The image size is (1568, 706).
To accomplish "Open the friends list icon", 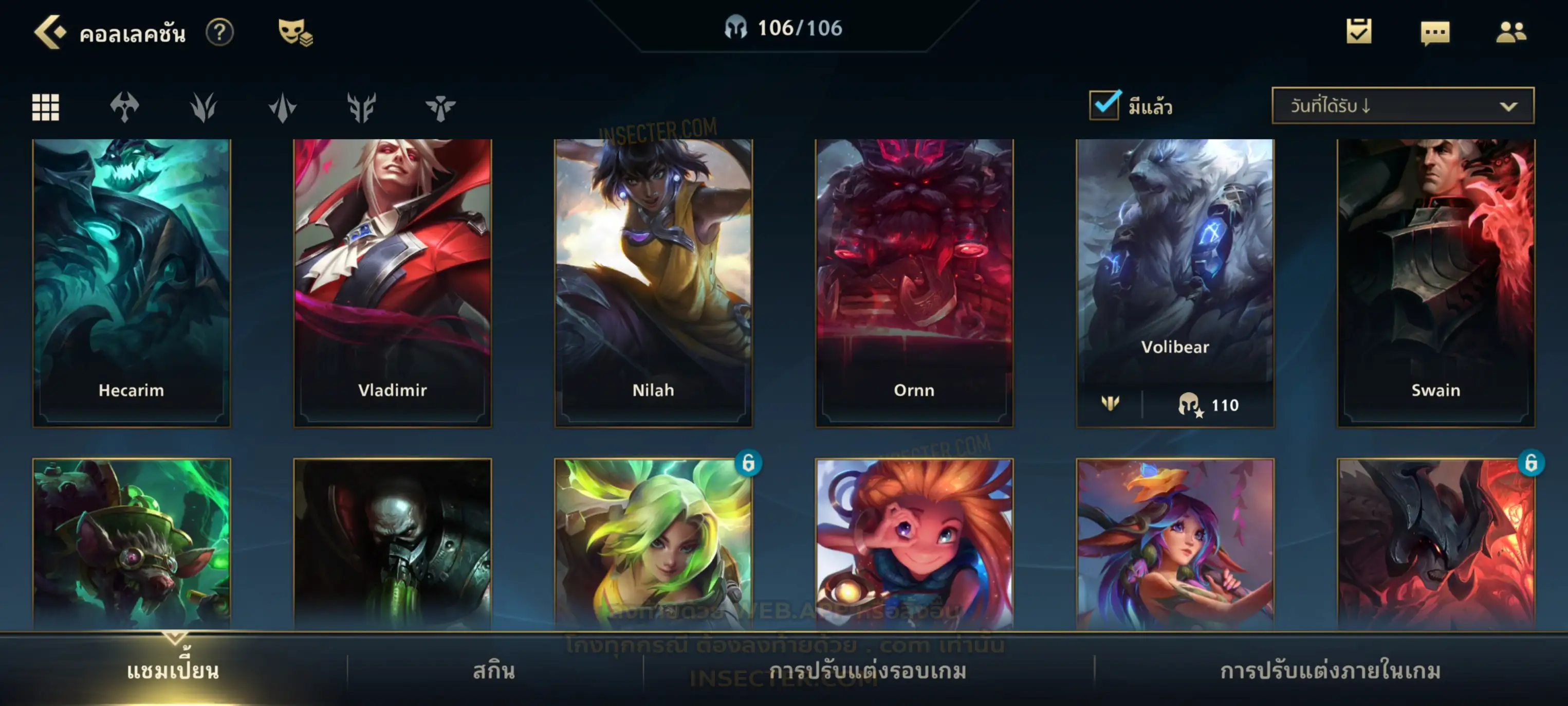I will pyautogui.click(x=1510, y=32).
